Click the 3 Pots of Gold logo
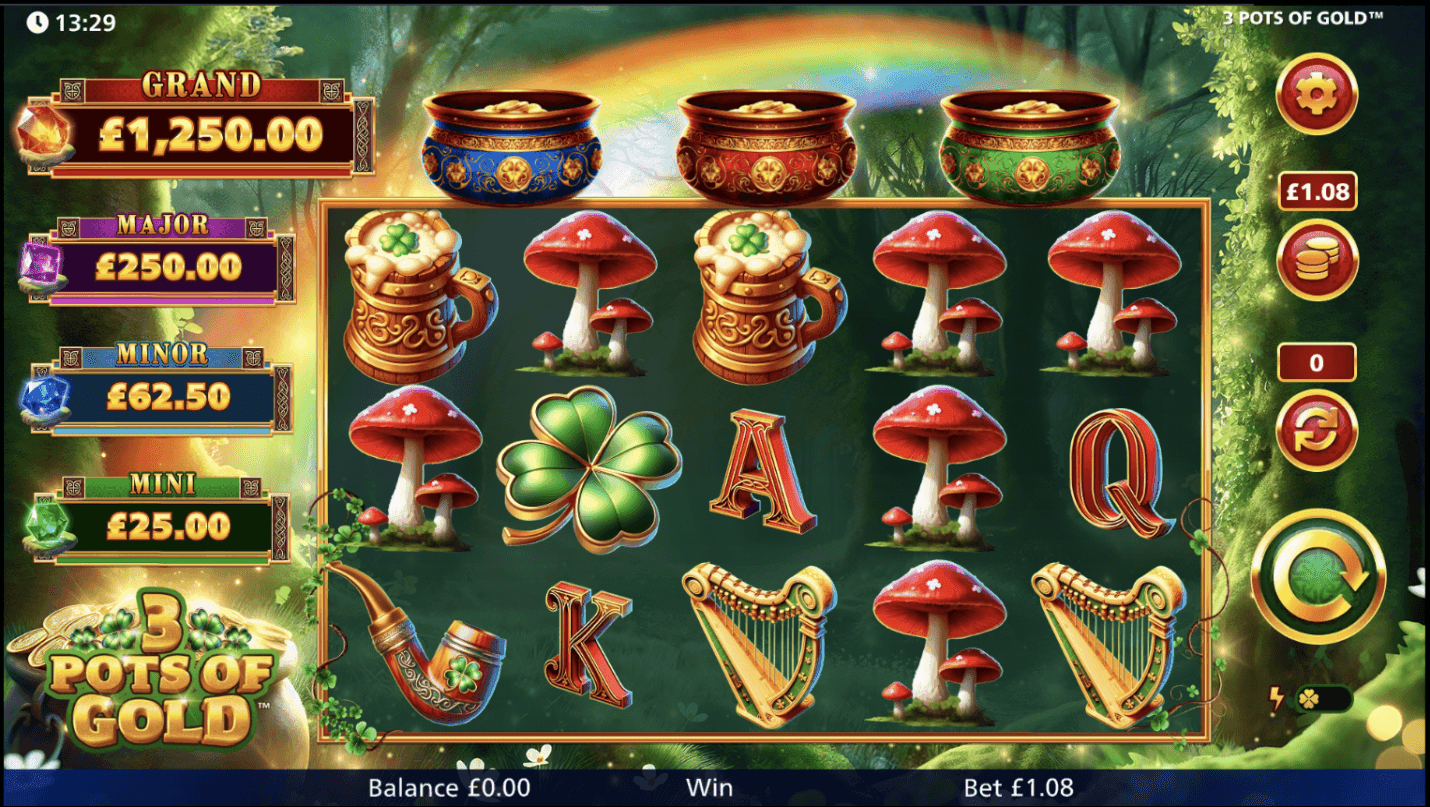 160,670
